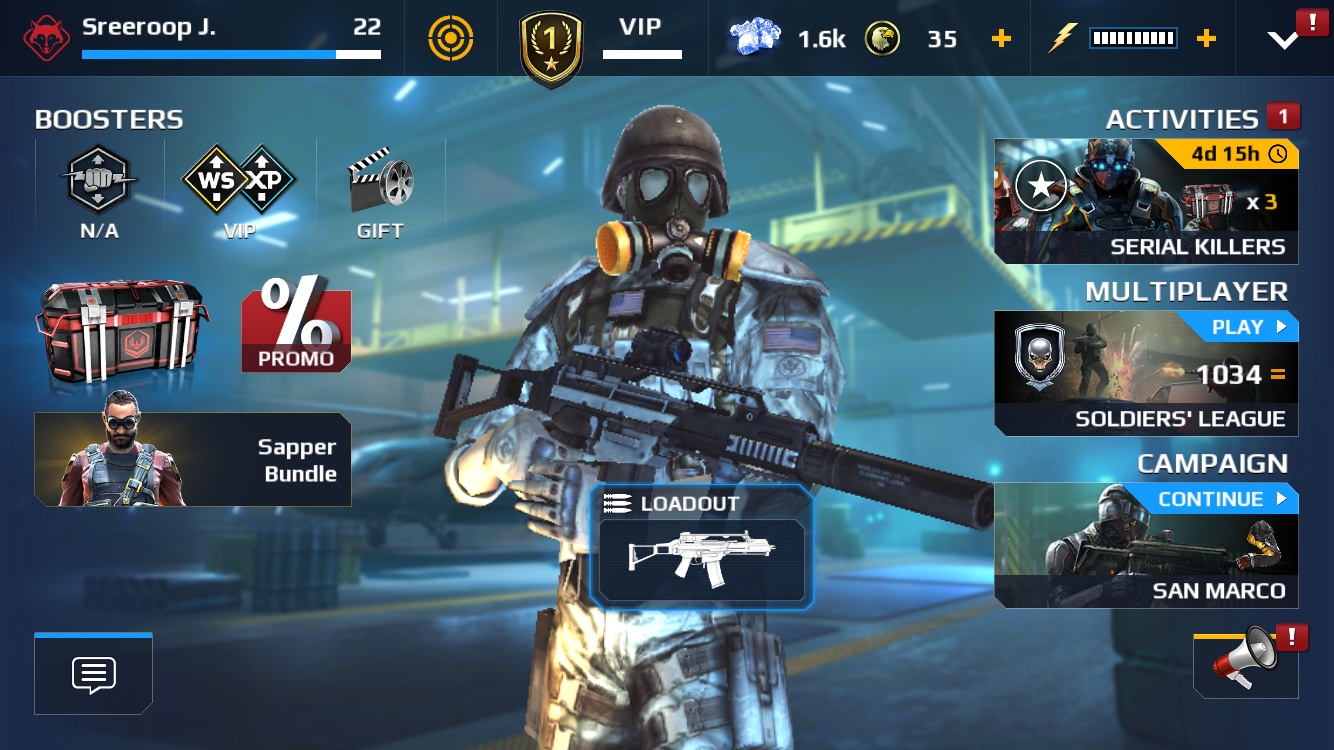Open the Serial Killers activity event
Viewport: 1334px width, 750px height.
[1146, 202]
